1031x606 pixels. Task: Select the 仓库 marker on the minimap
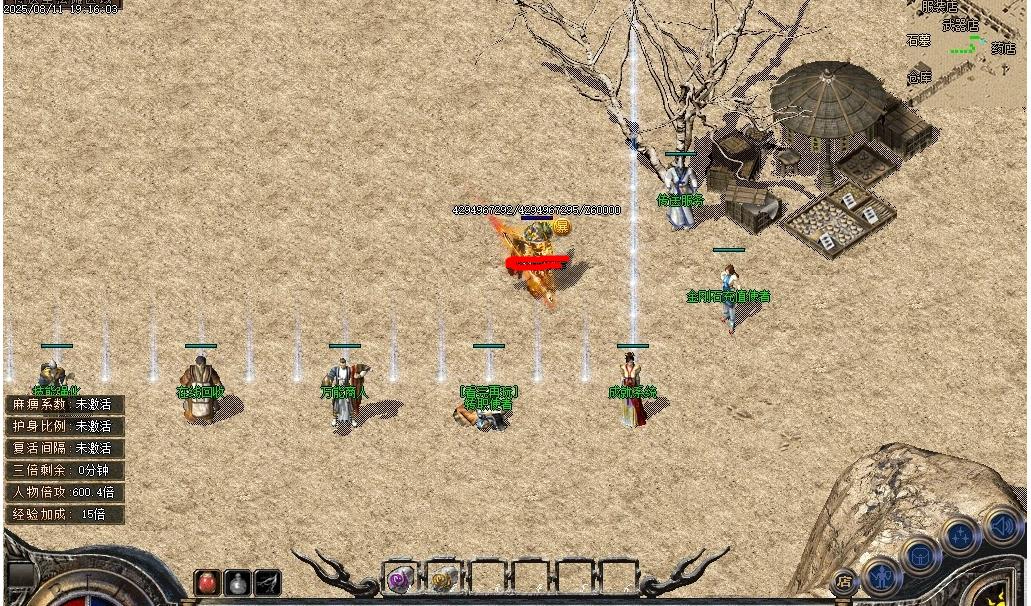tap(919, 78)
